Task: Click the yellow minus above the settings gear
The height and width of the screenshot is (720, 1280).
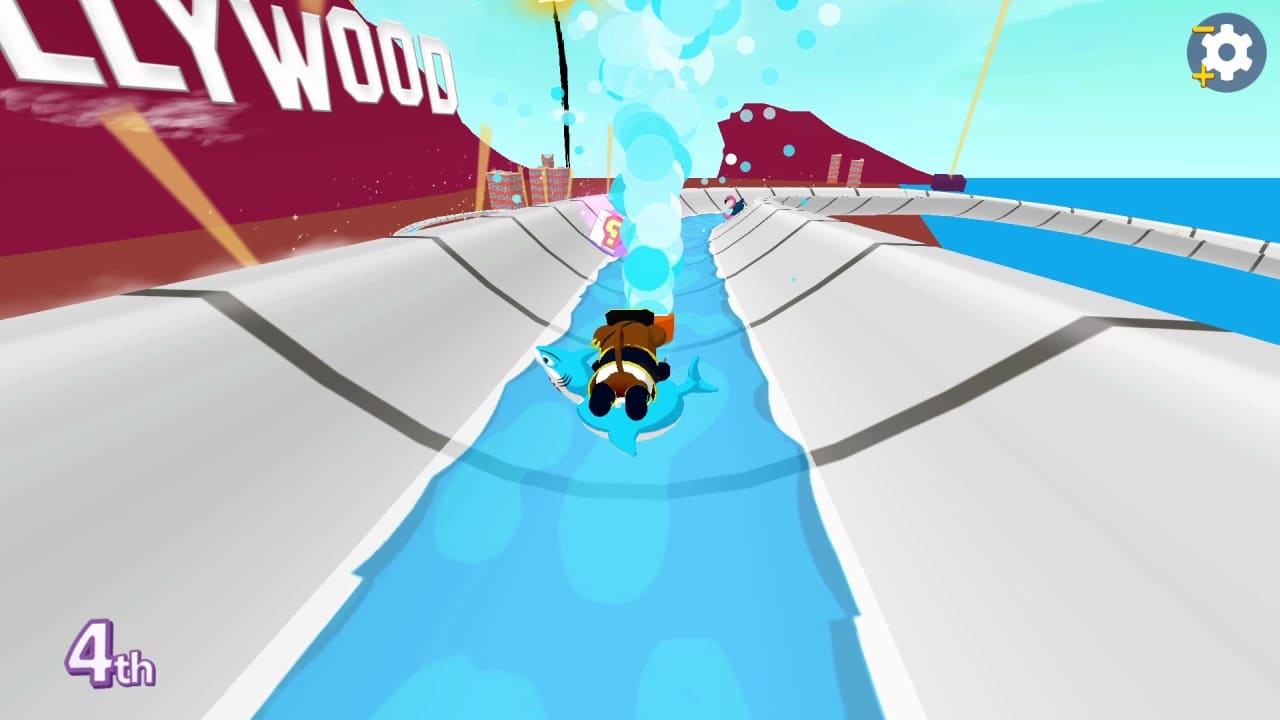Action: 1202,29
